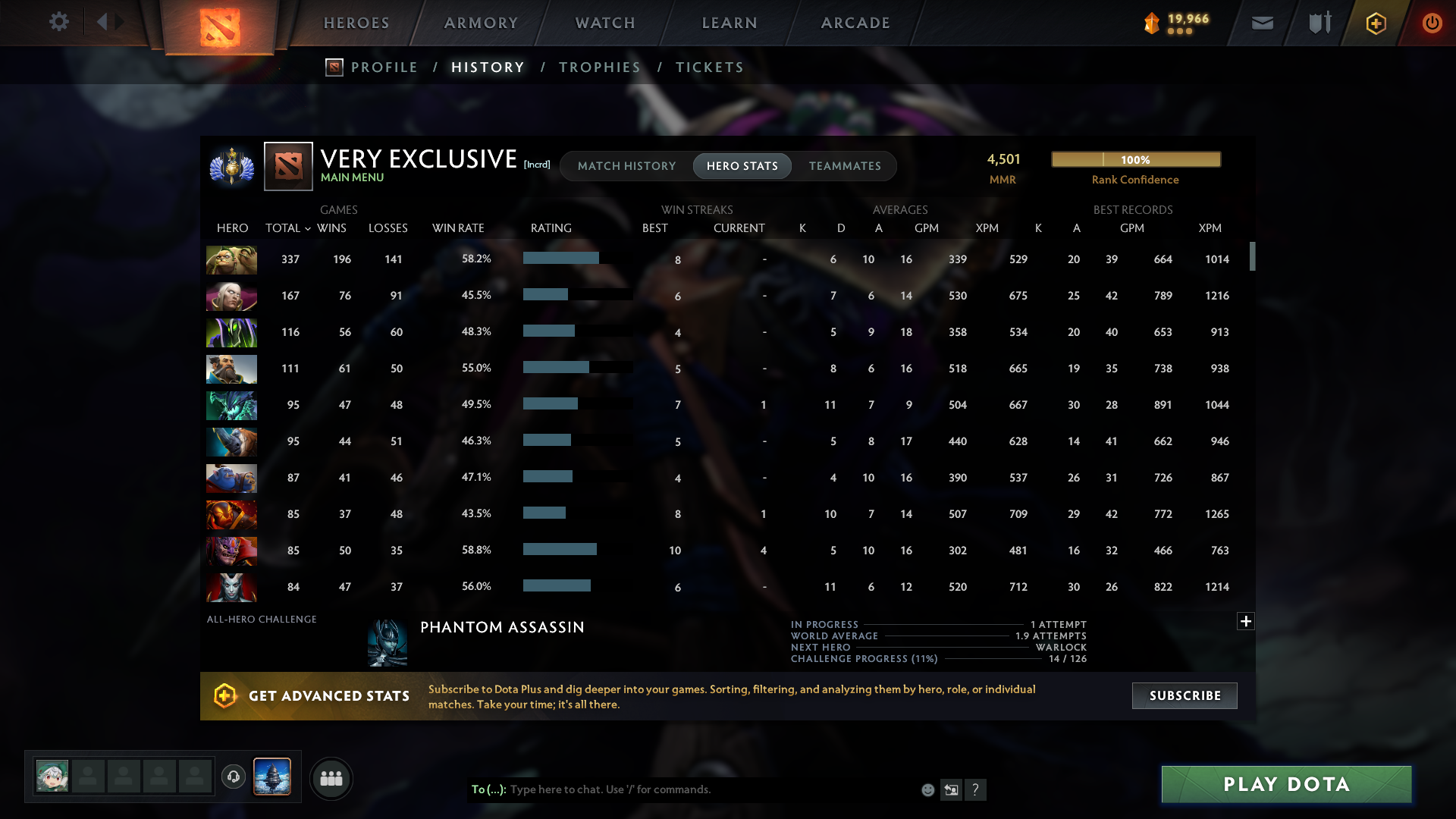Open the mail notifications envelope
The image size is (1456, 819).
click(1261, 23)
